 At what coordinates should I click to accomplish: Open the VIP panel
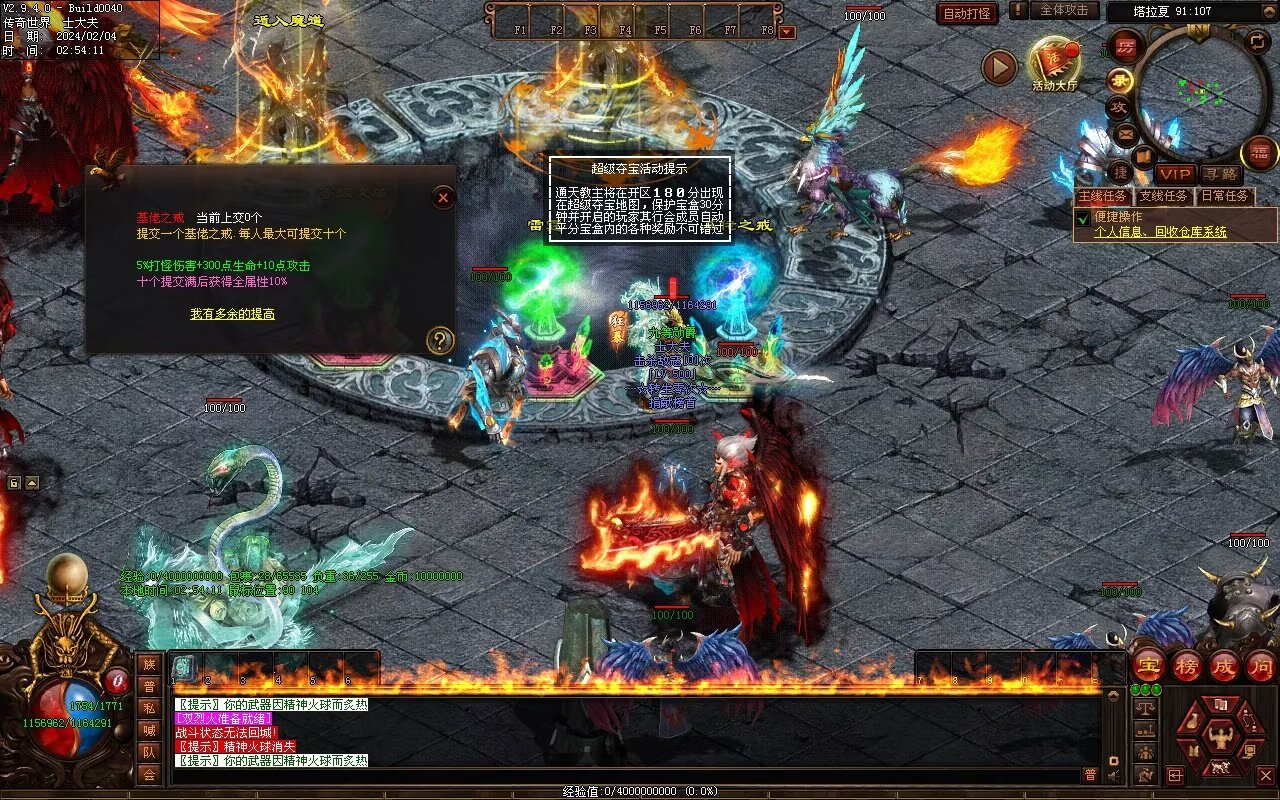point(1176,174)
